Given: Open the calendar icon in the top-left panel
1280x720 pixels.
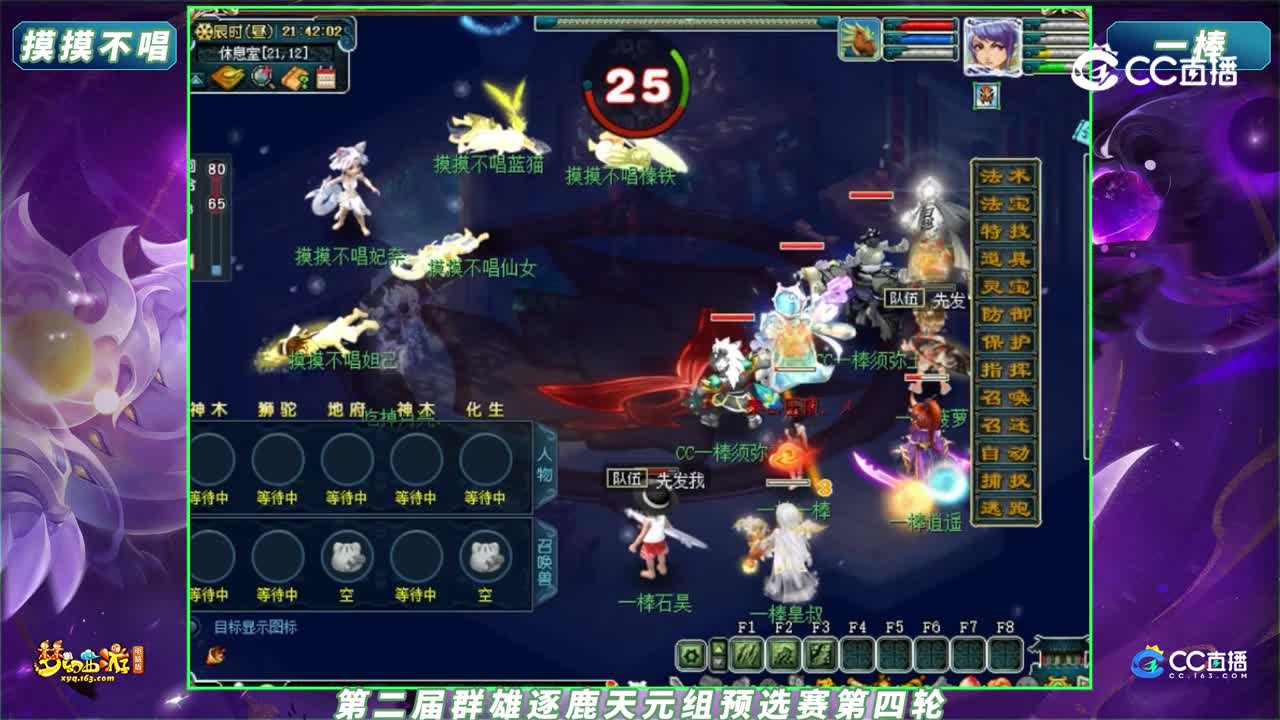Looking at the screenshot, I should point(327,79).
